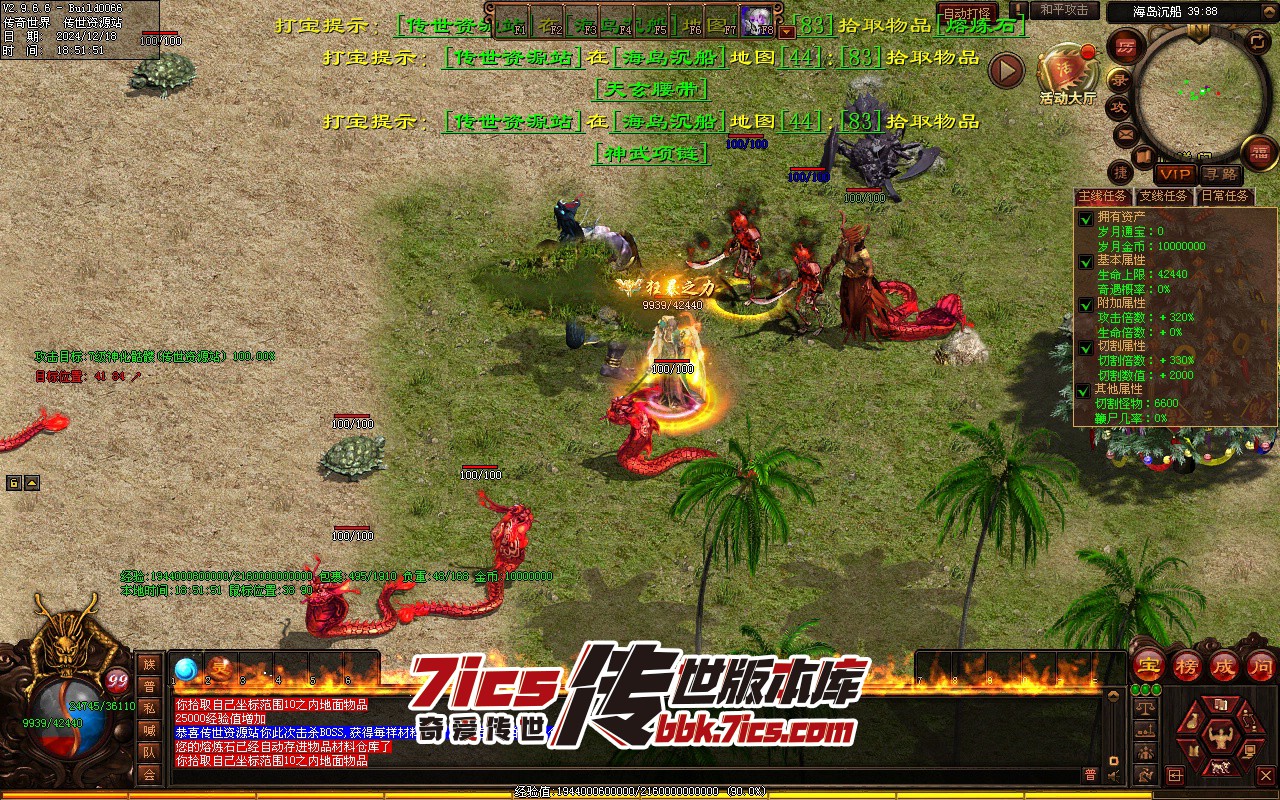Select the 私 private chat channel

coord(149,708)
